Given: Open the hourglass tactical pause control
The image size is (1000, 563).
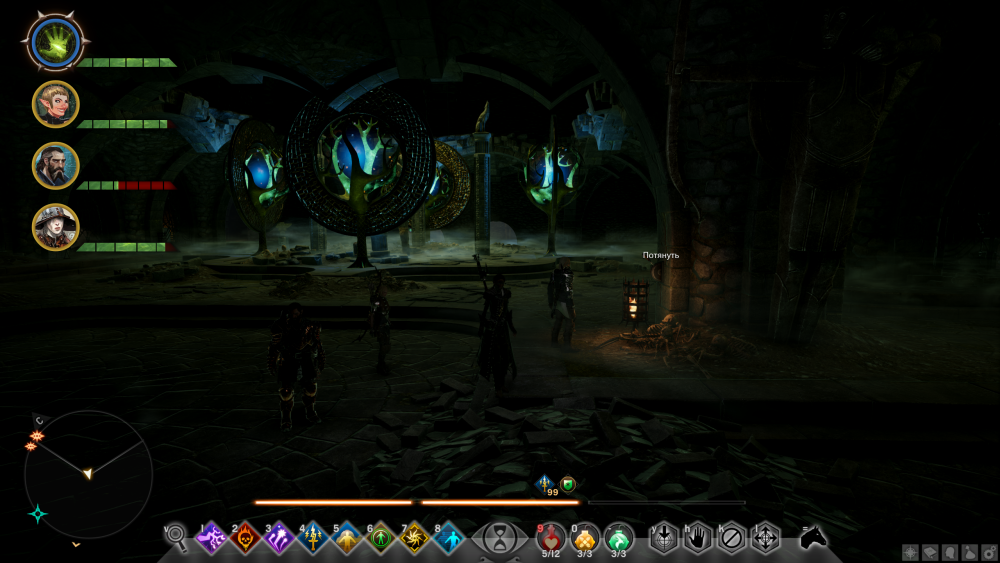Looking at the screenshot, I should coord(497,539).
